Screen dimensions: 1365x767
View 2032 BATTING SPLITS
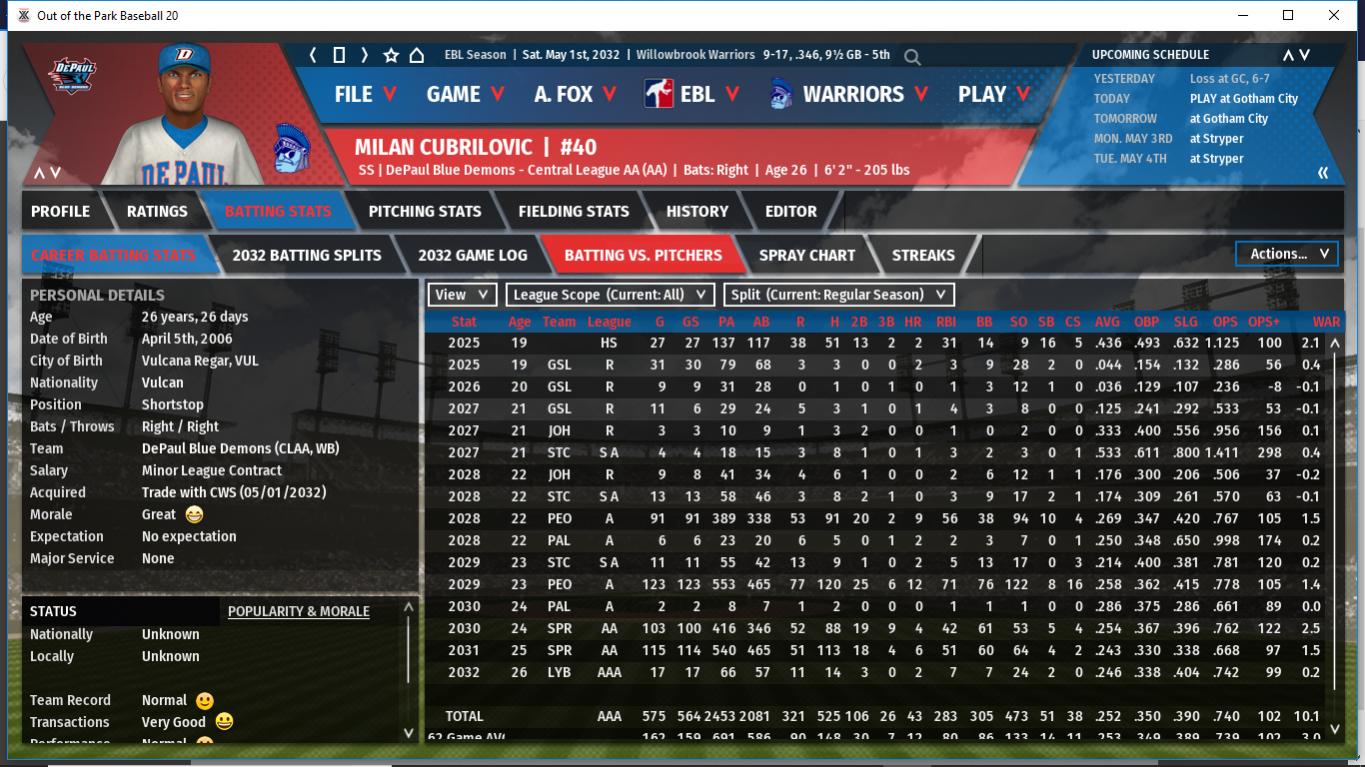coord(306,255)
